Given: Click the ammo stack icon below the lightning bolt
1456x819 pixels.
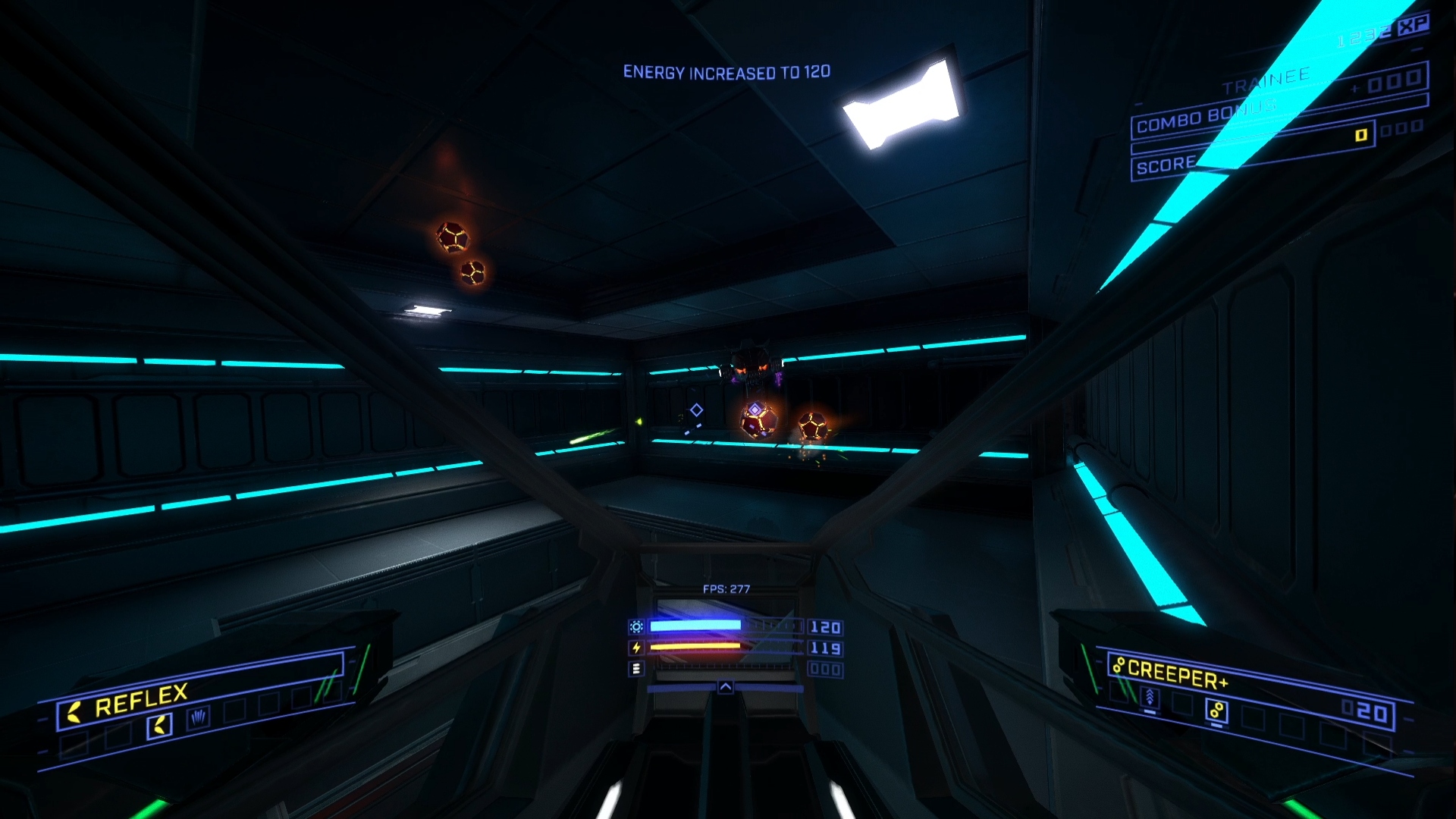Looking at the screenshot, I should [637, 668].
